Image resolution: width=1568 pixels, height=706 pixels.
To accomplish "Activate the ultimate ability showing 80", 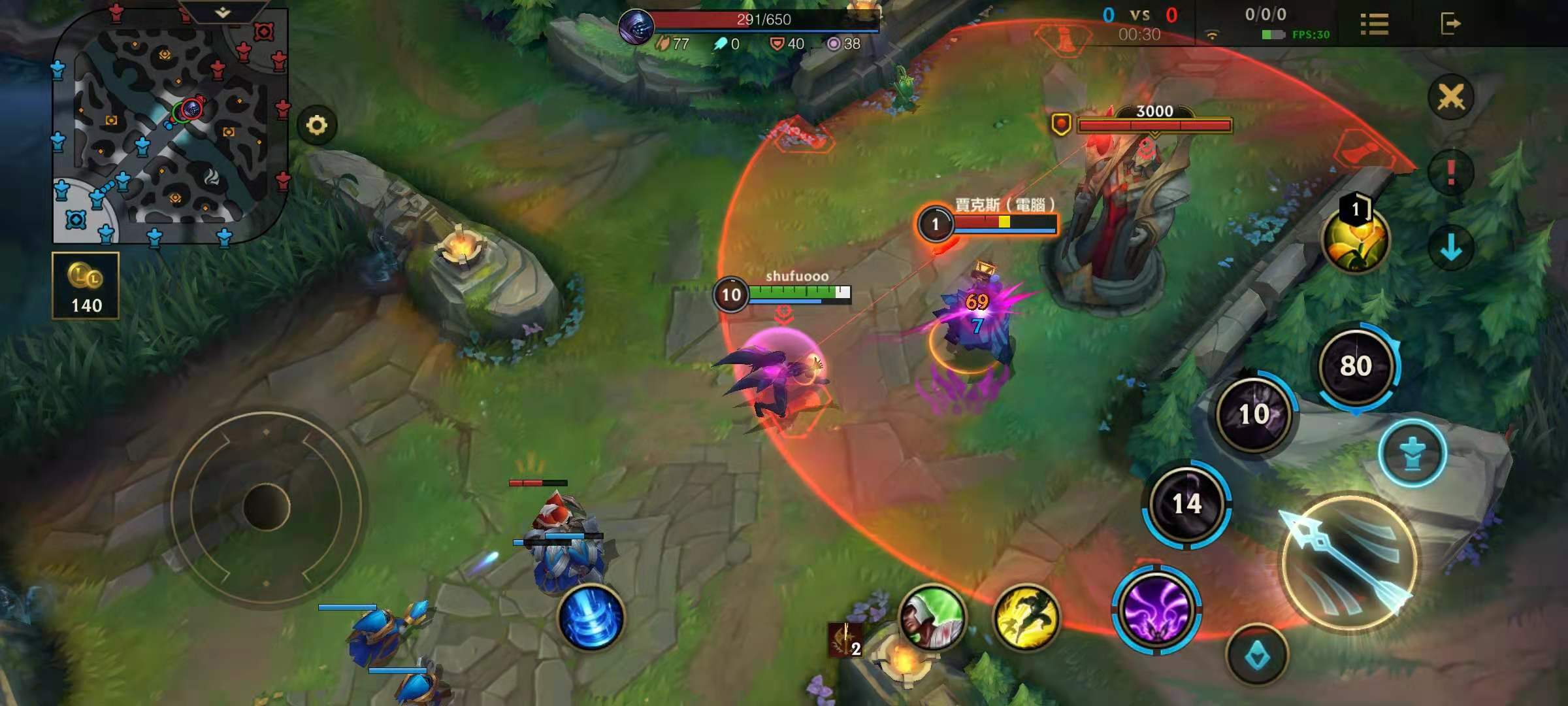I will (x=1356, y=366).
